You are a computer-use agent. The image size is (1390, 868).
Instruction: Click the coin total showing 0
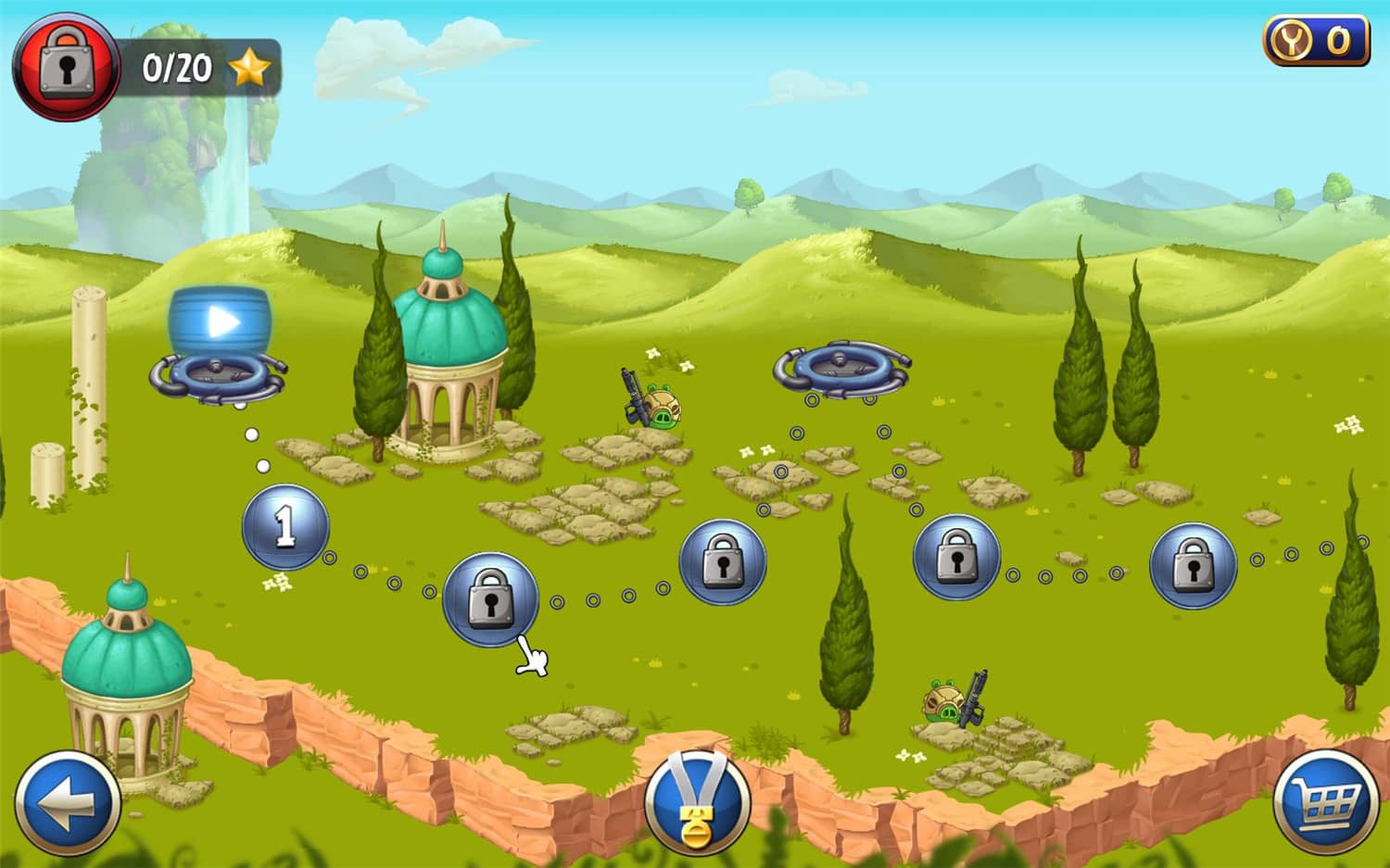1338,40
